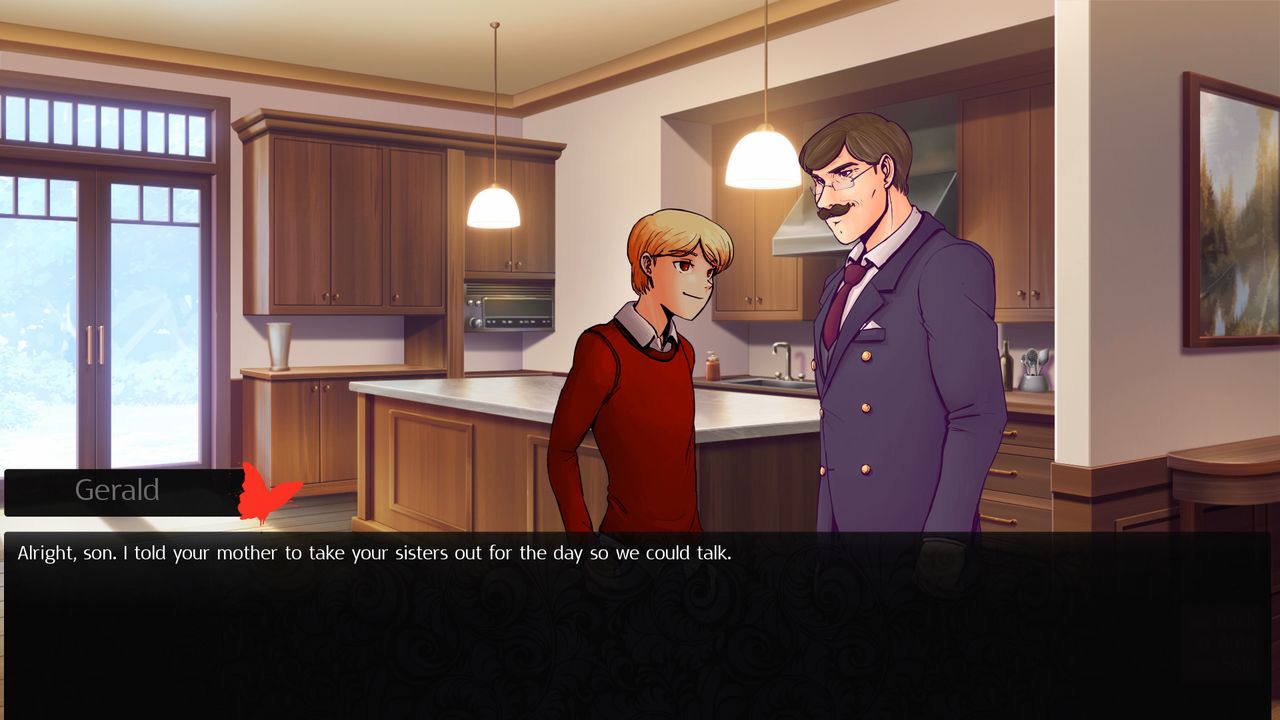The image size is (1280, 720).
Task: Click the kitchen sink faucet
Action: tap(780, 360)
